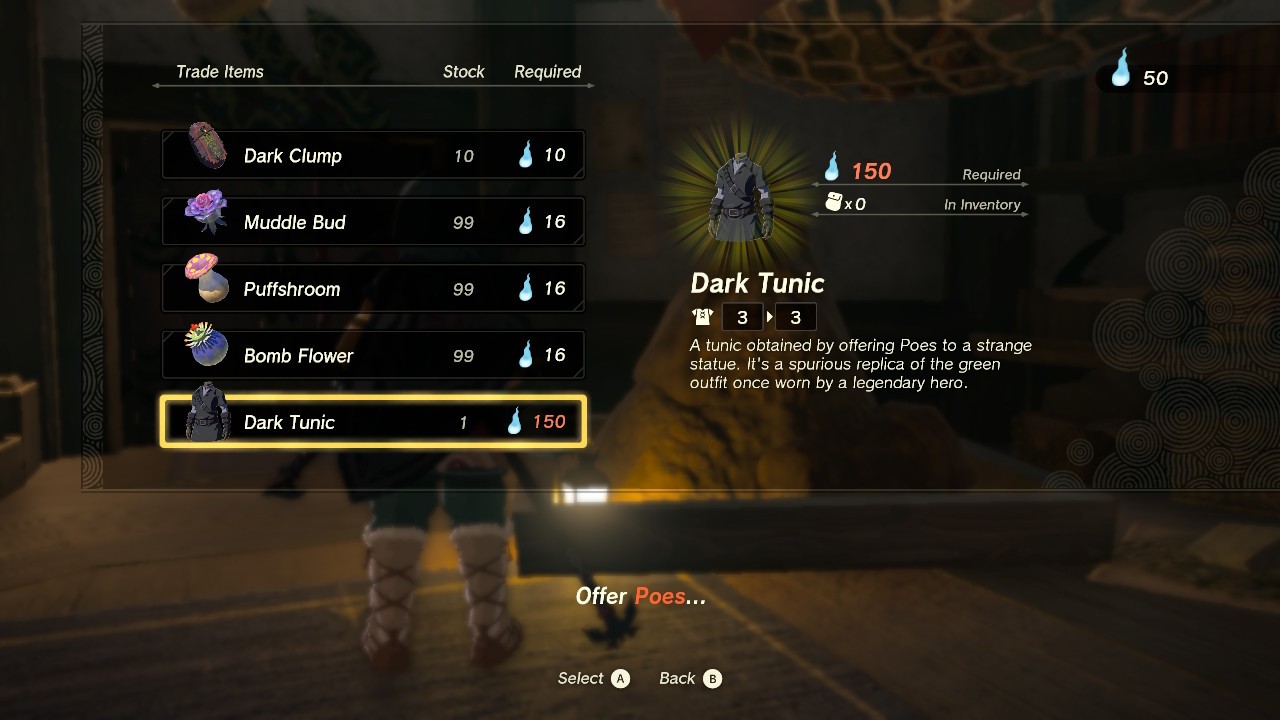Choose the Muddle Bud trade row

373,222
